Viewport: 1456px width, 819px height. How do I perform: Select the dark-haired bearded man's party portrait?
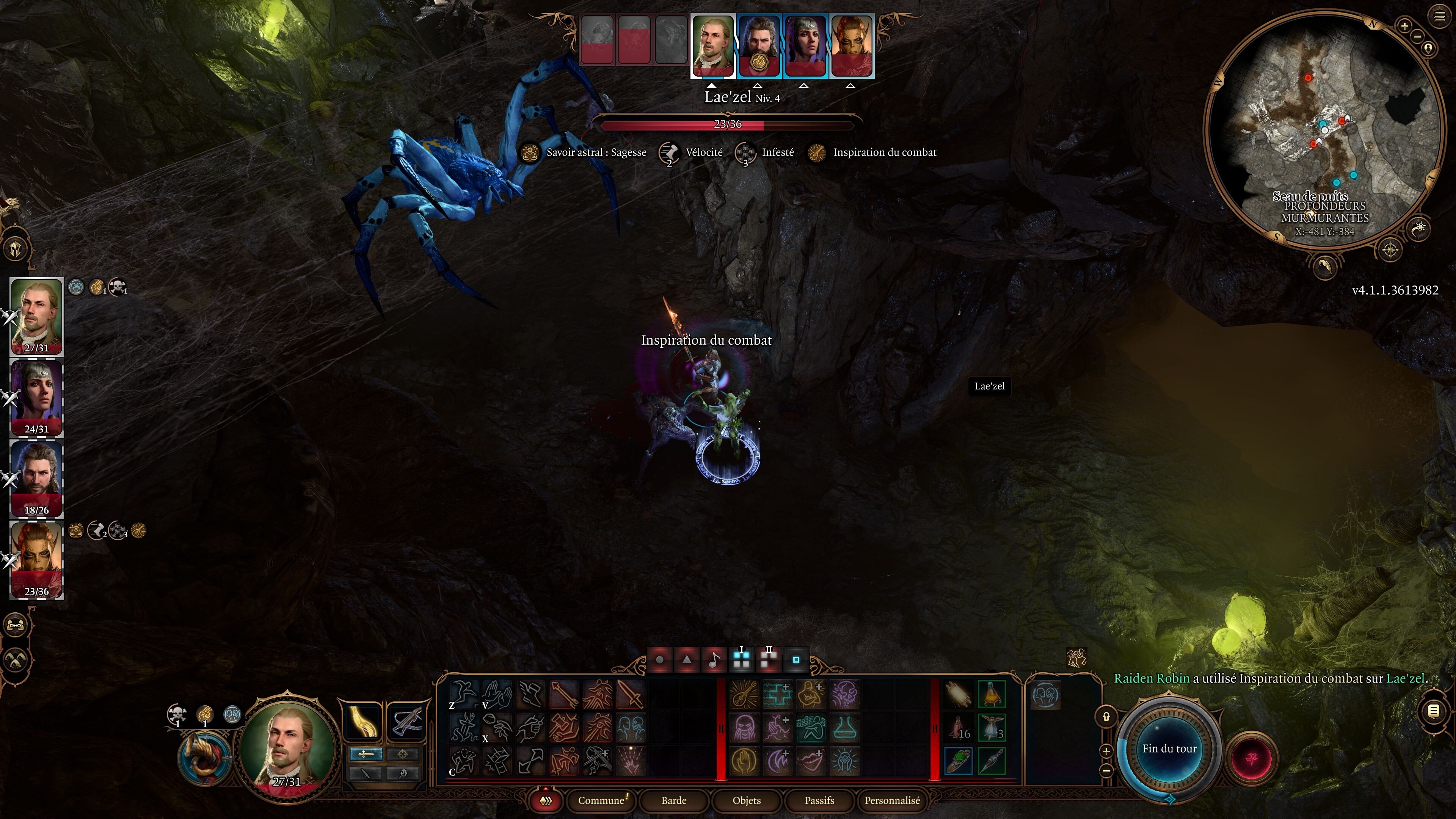pyautogui.click(x=37, y=478)
